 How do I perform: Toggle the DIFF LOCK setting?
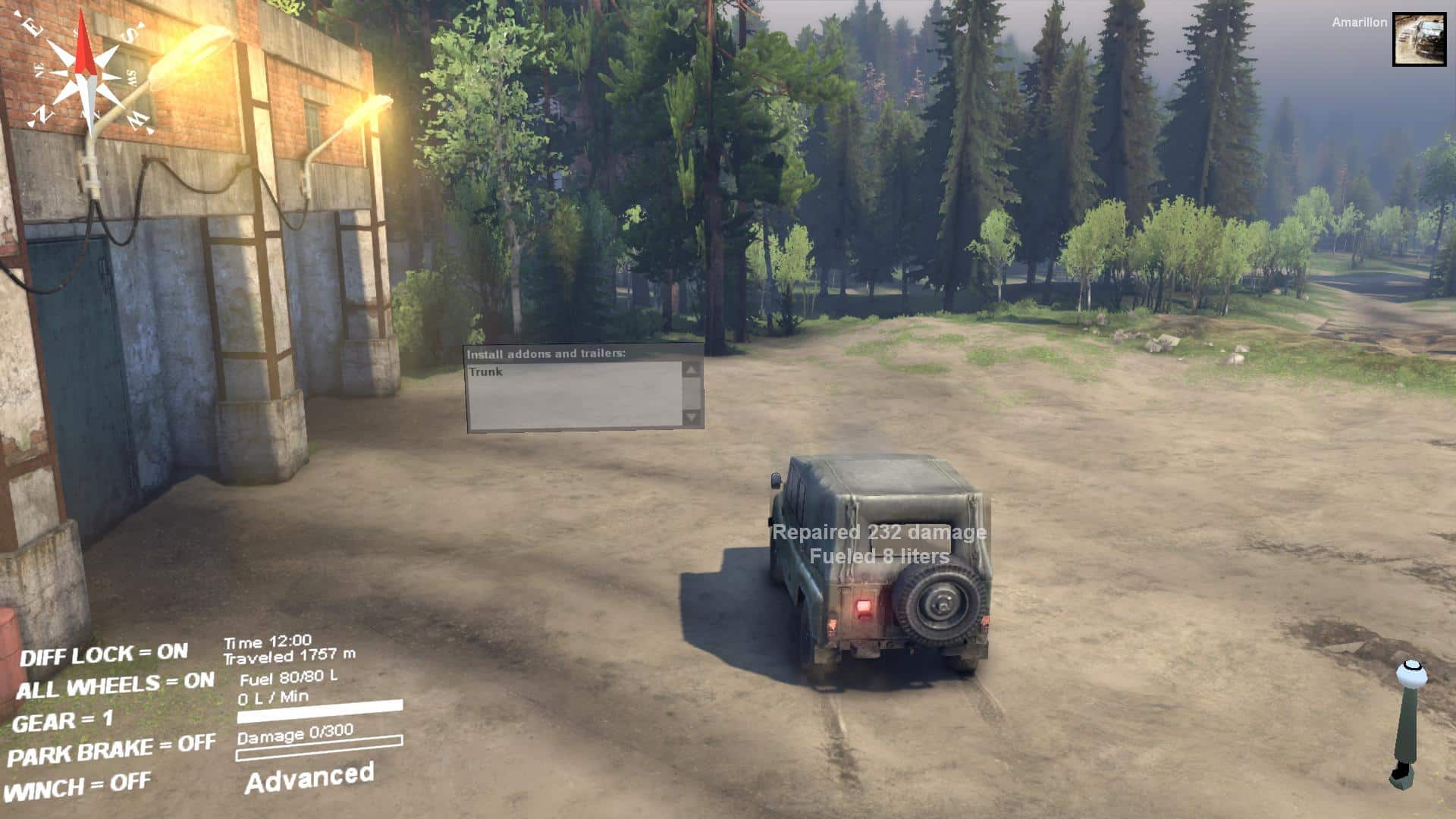pos(104,654)
